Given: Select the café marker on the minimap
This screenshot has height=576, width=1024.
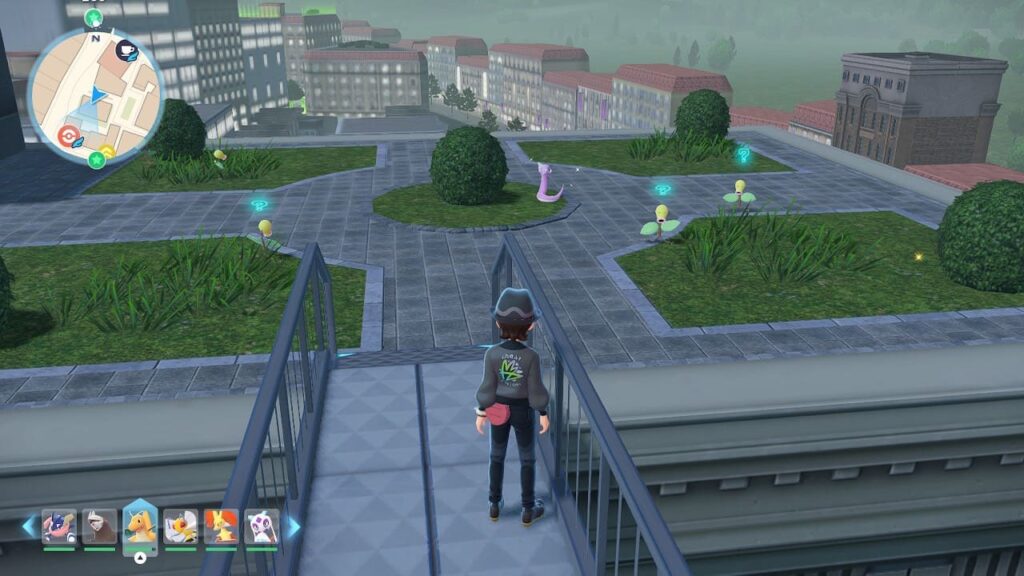Looking at the screenshot, I should pos(127,50).
